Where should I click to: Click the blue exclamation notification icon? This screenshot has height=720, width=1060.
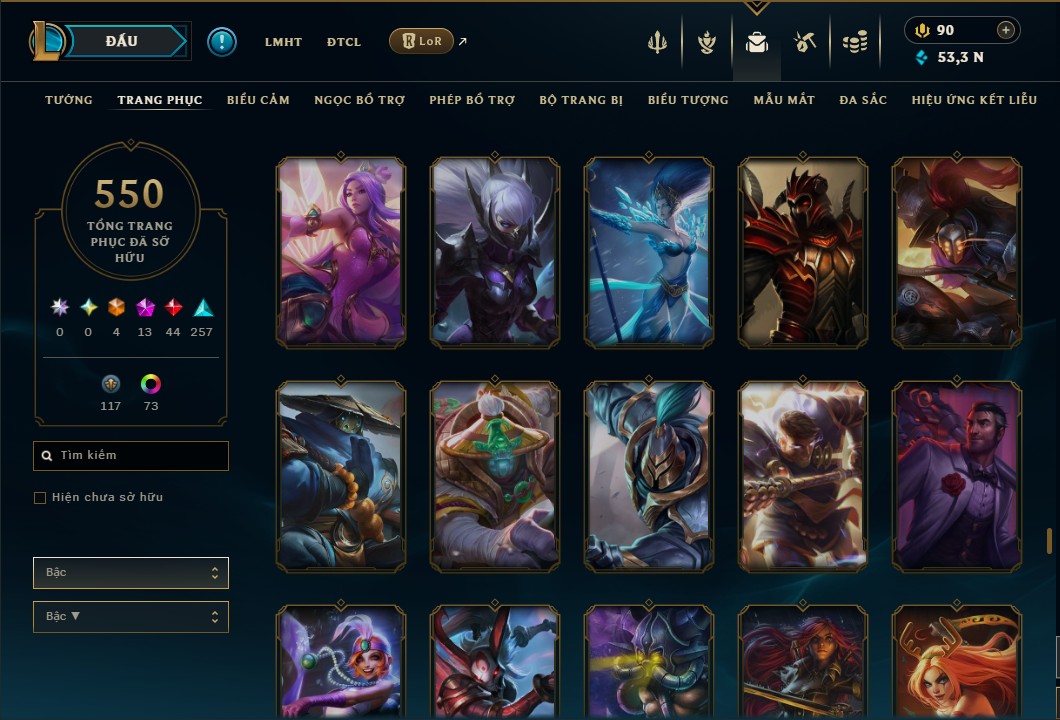(222, 41)
